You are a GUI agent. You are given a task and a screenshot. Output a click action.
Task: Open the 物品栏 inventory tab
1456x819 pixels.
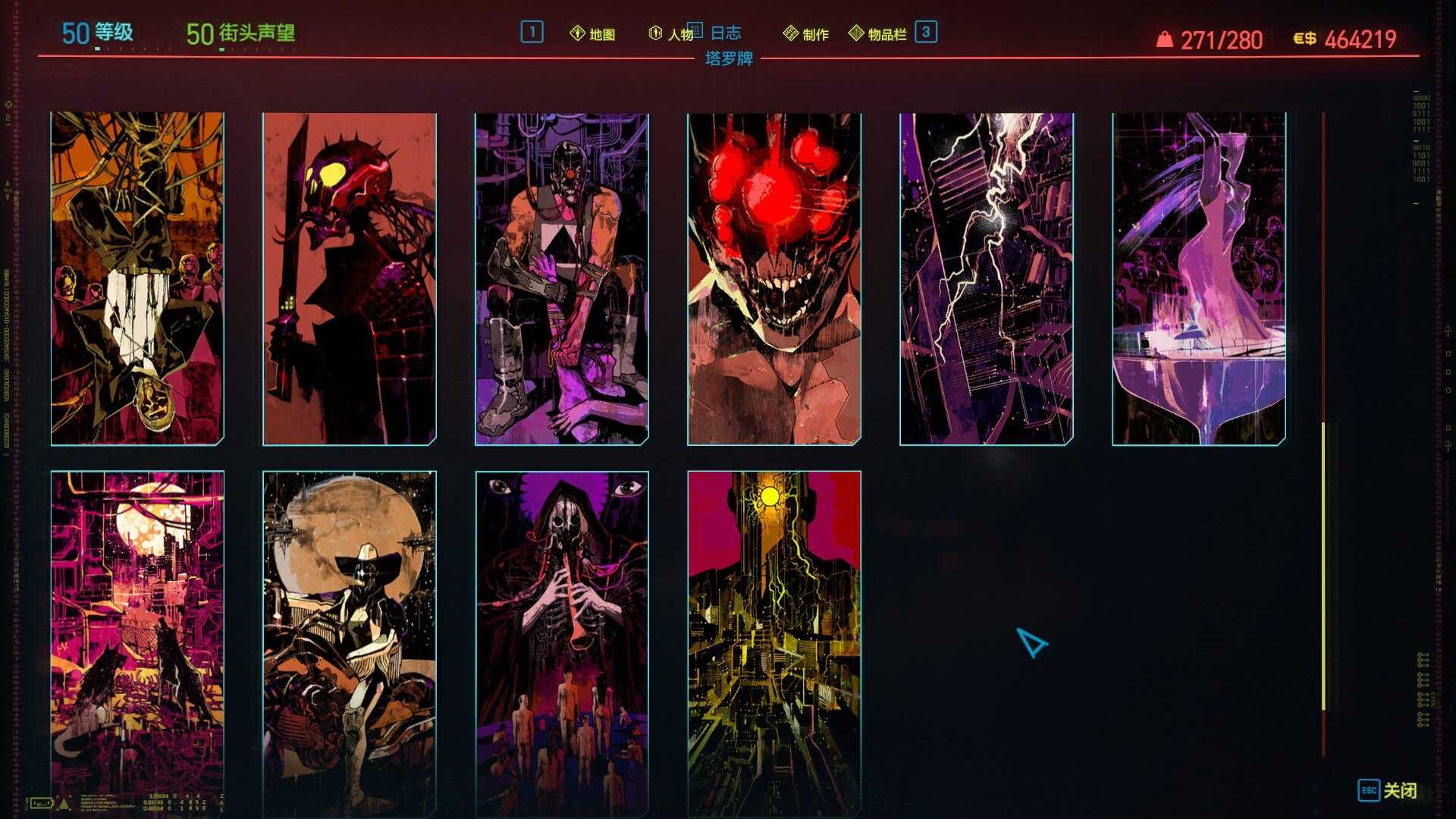coord(878,34)
